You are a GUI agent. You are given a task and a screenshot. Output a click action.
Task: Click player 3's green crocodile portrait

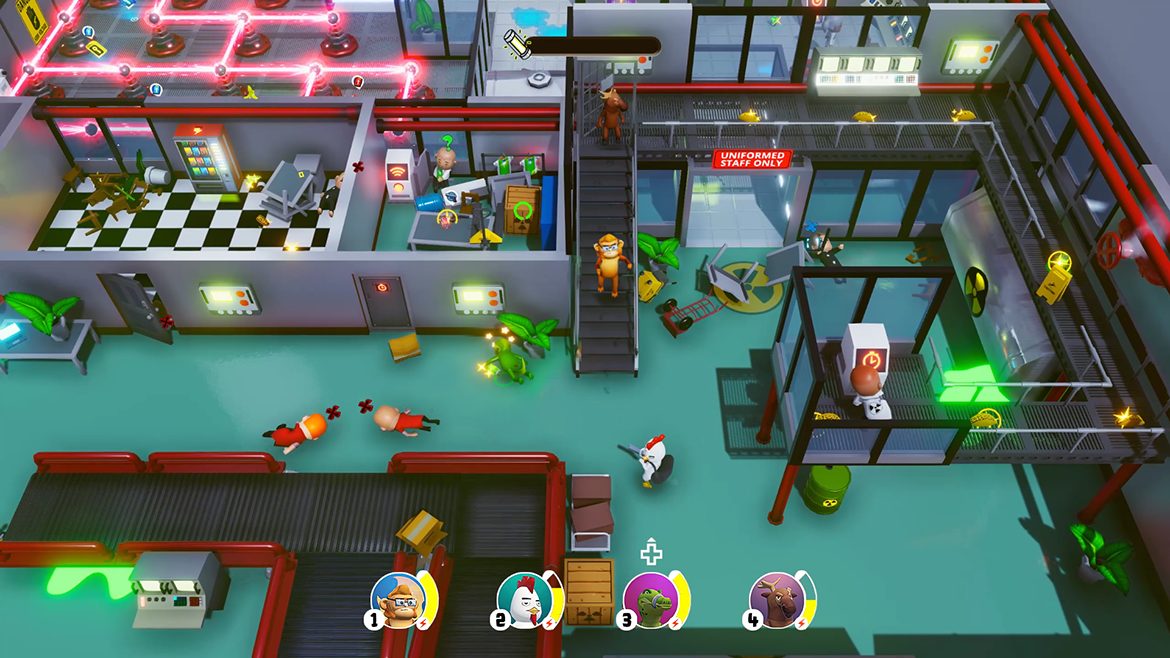coord(650,599)
